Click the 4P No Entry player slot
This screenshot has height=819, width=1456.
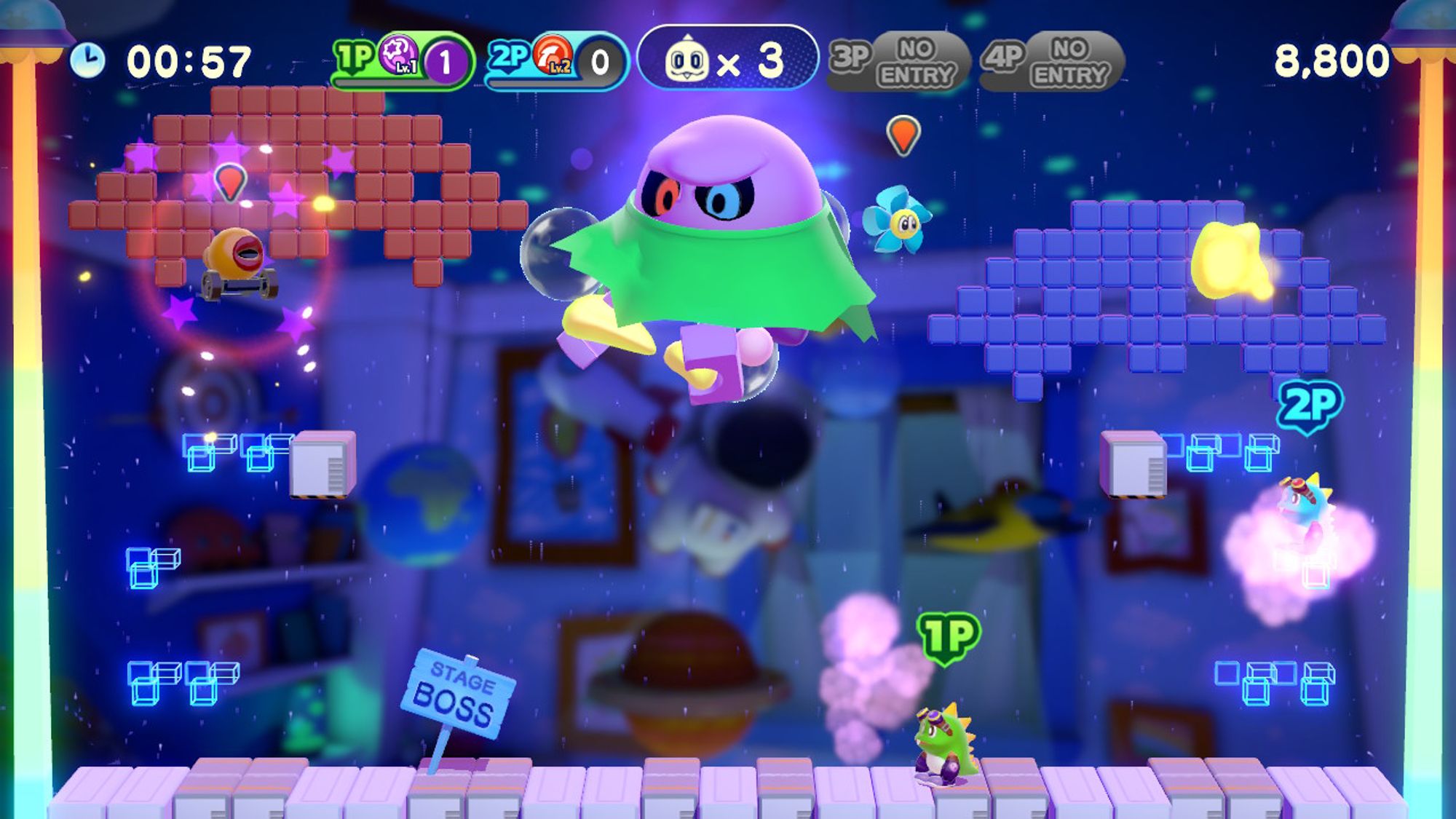pyautogui.click(x=1053, y=61)
